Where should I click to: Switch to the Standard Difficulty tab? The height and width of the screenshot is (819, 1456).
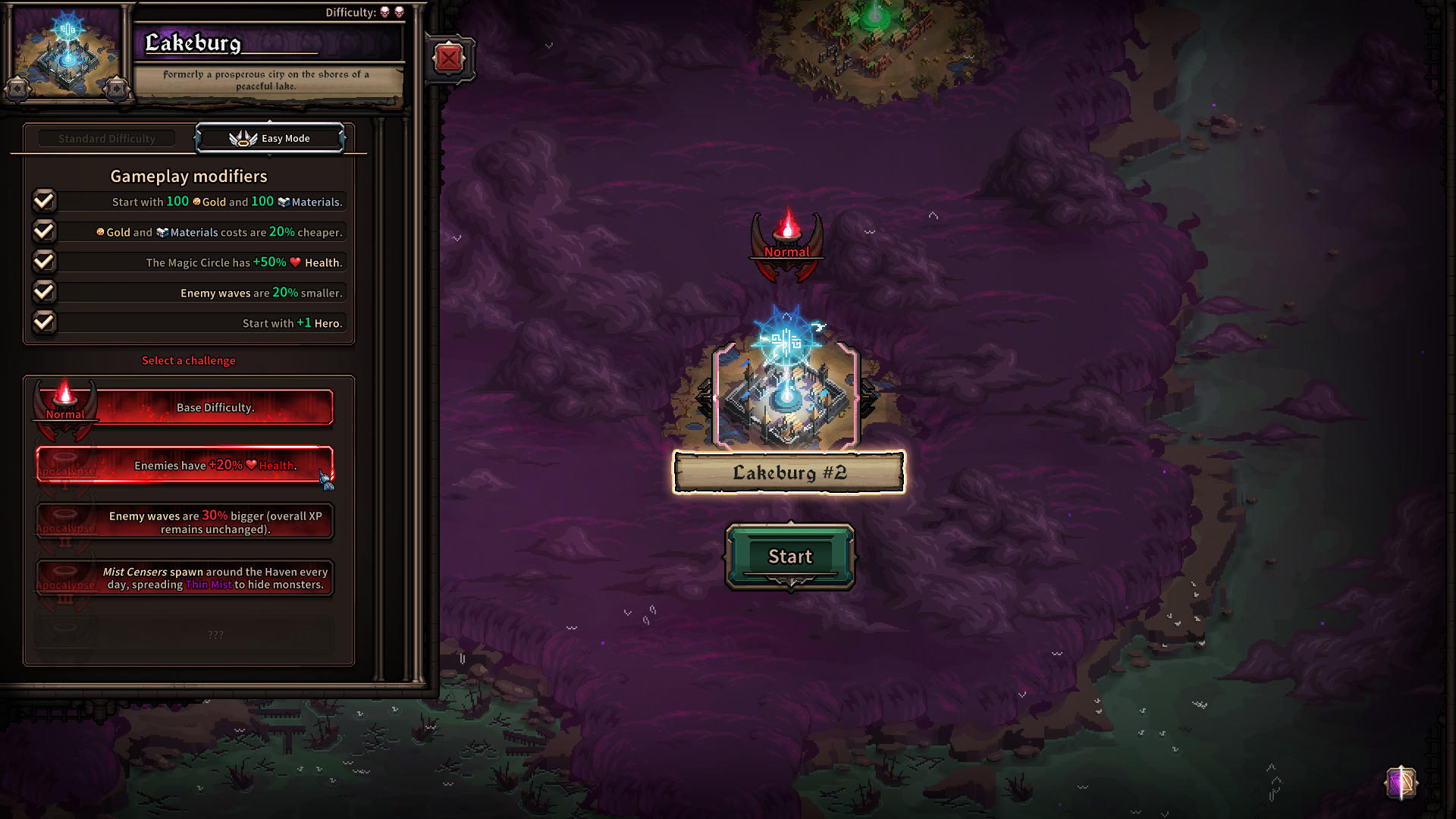pyautogui.click(x=105, y=137)
